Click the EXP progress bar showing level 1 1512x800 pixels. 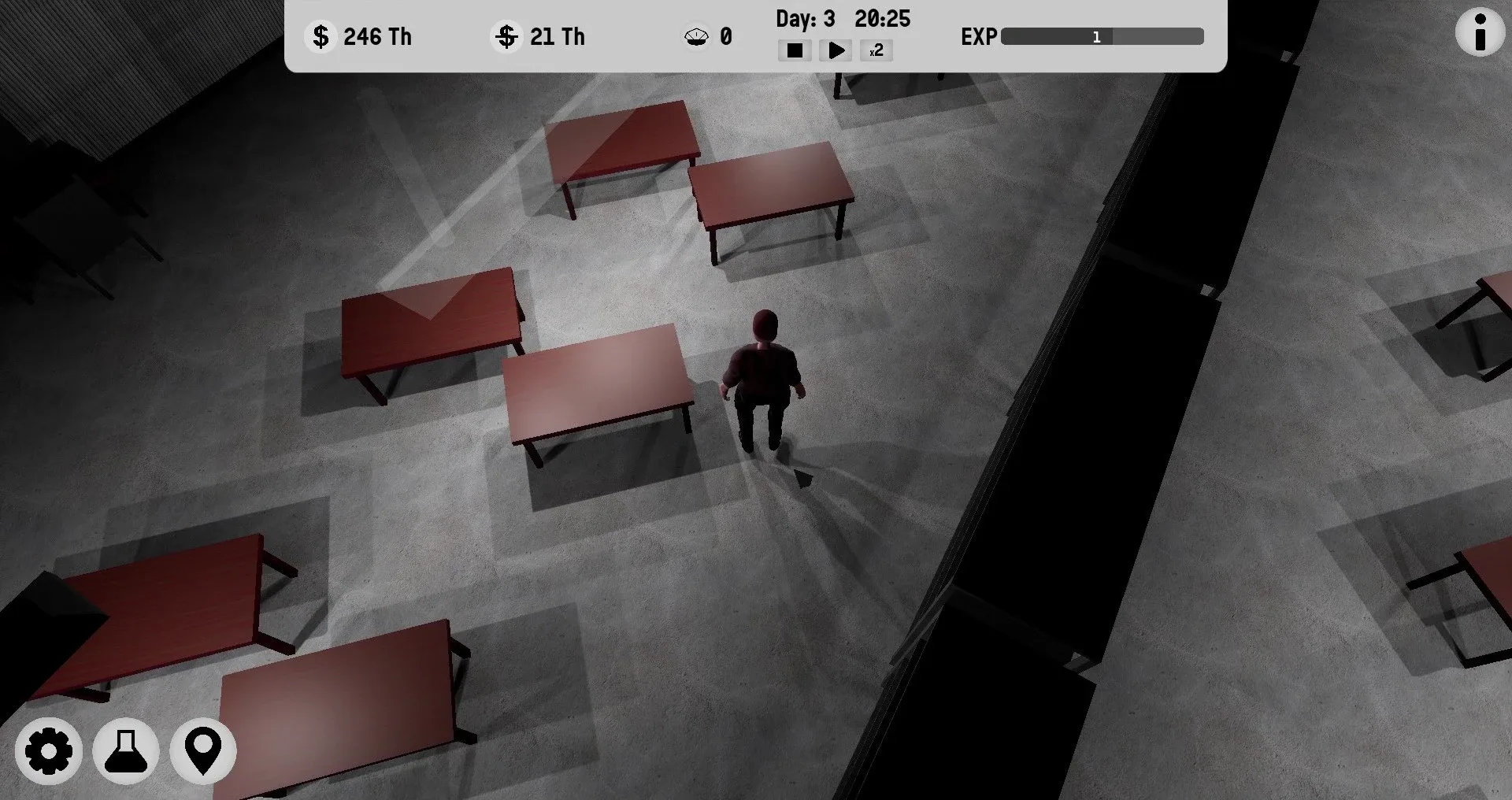point(1101,36)
